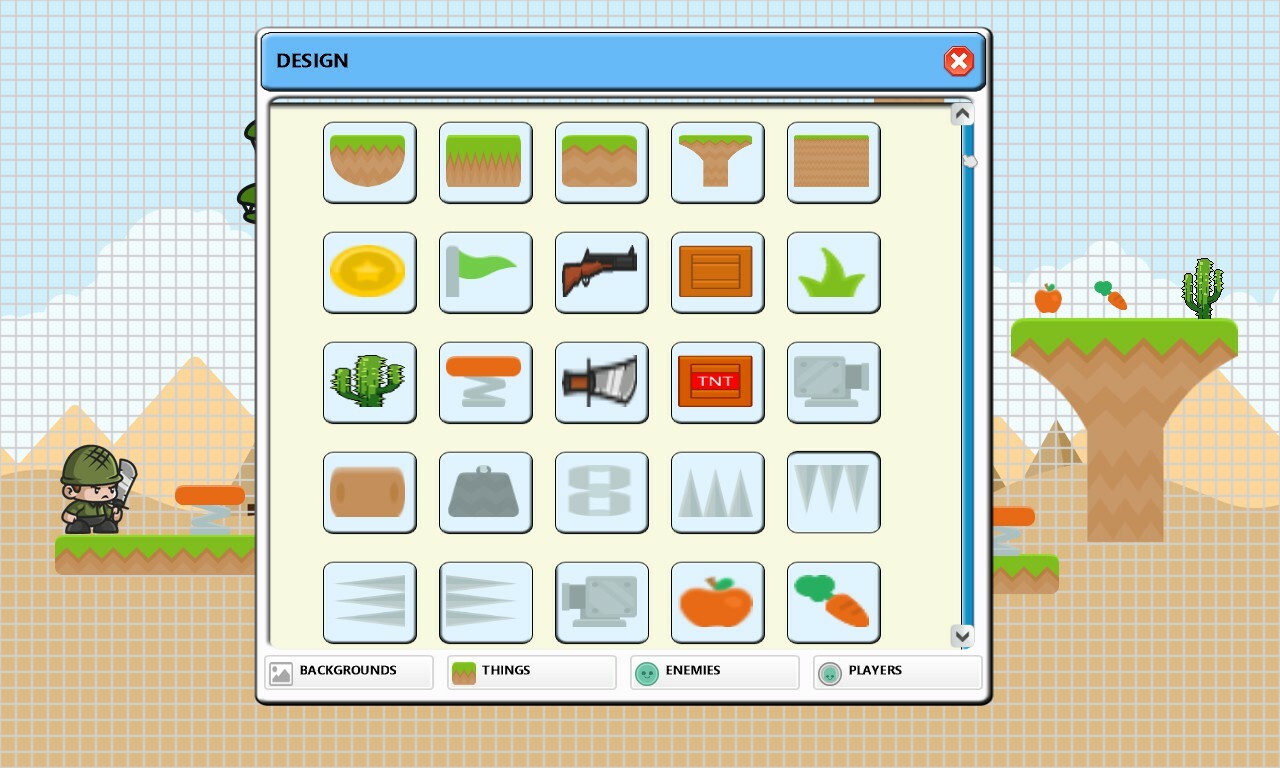Image resolution: width=1280 pixels, height=768 pixels.
Task: Choose the grass tuft decoration
Action: coord(833,272)
